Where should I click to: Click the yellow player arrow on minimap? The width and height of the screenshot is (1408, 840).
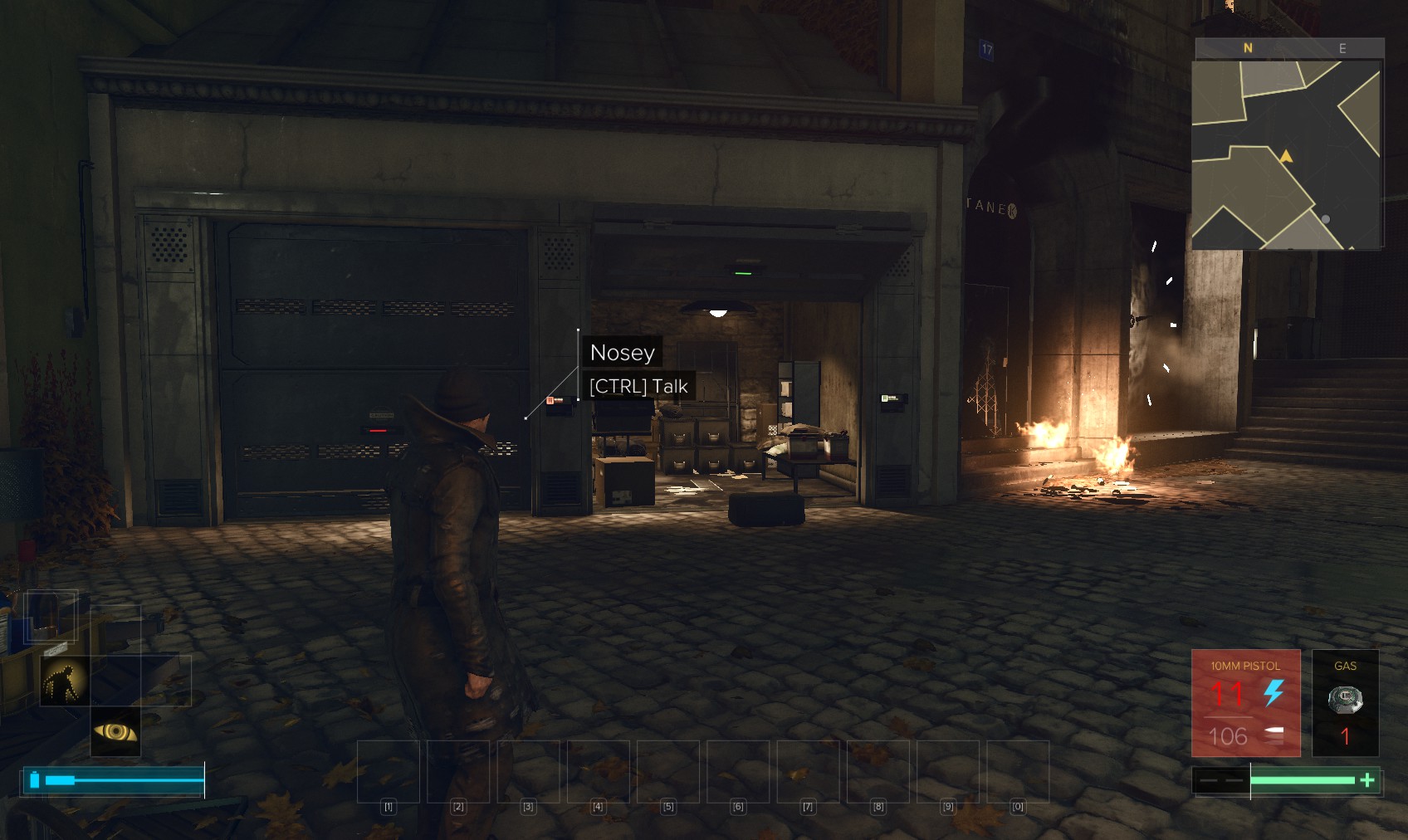point(1286,156)
